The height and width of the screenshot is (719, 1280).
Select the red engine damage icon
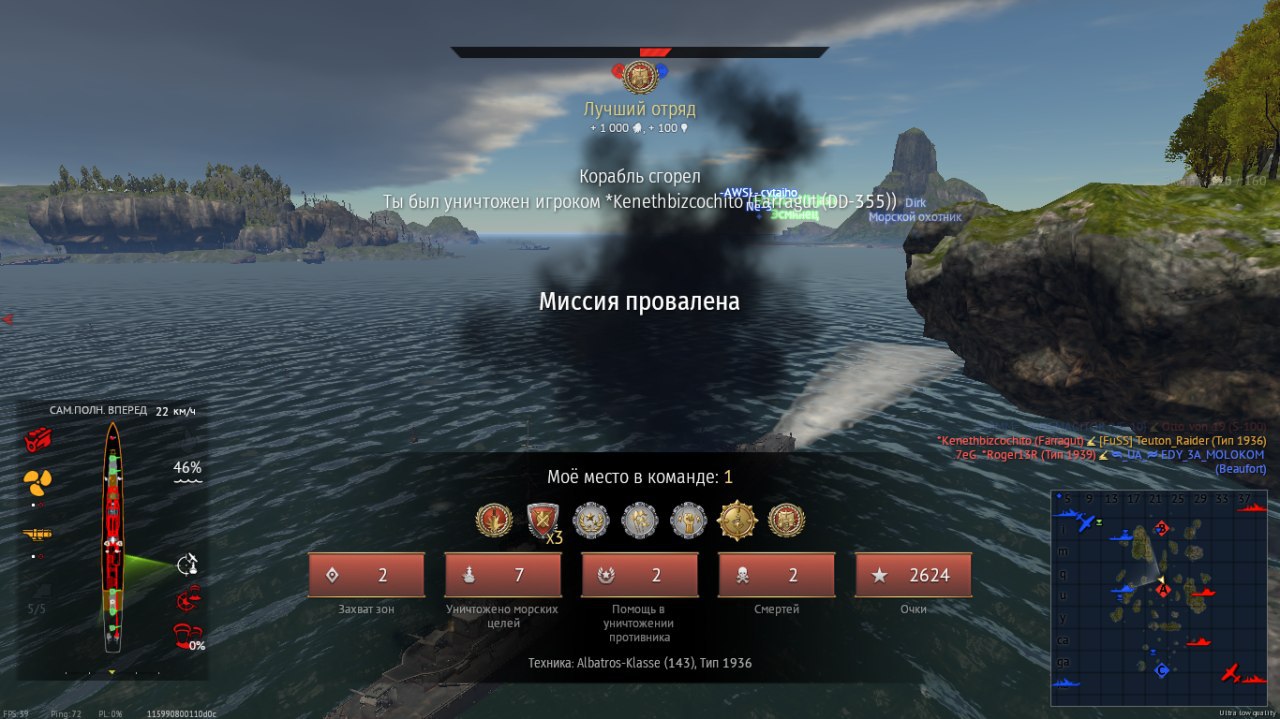pos(39,438)
